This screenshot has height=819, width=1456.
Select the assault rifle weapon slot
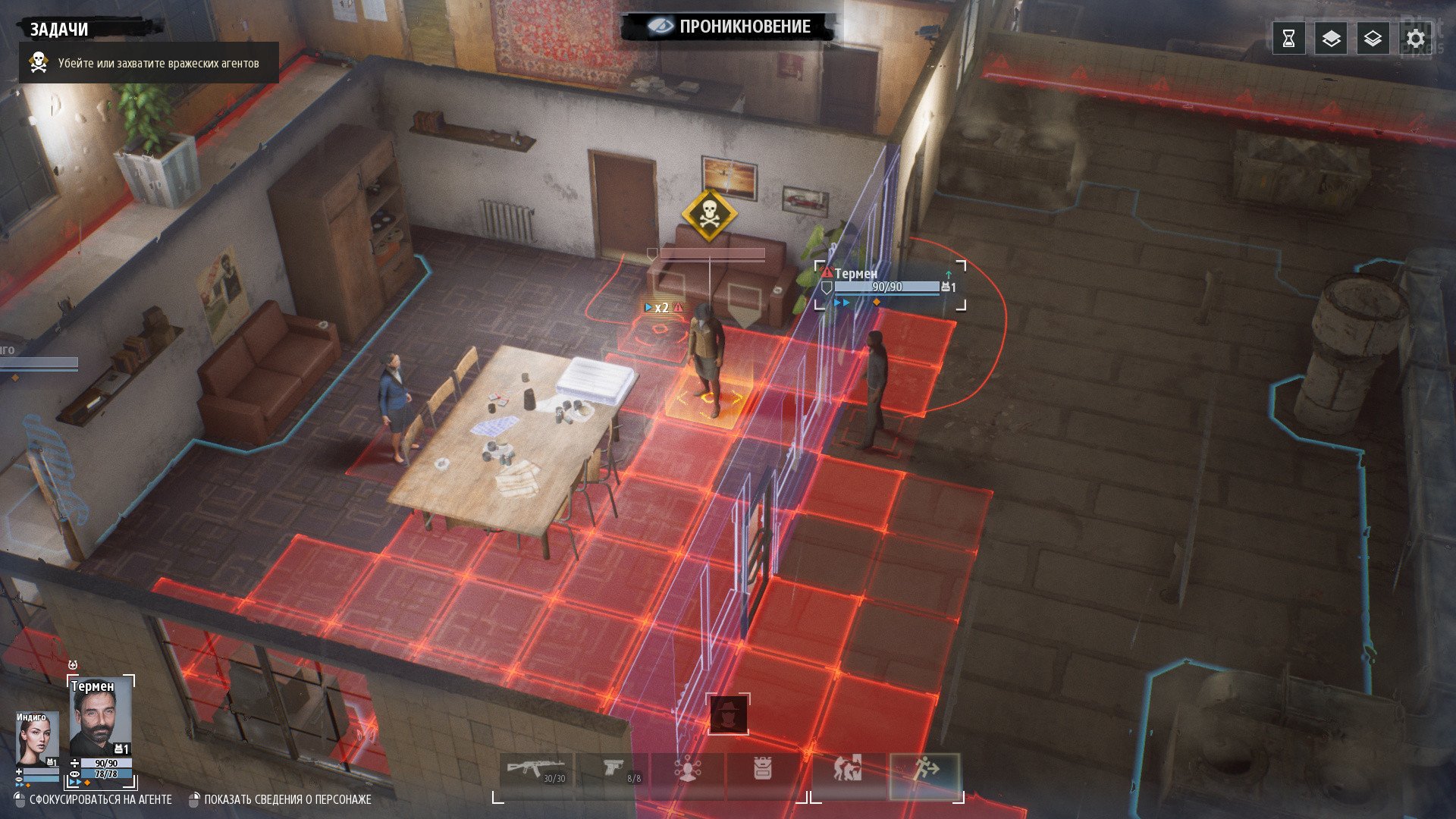(x=536, y=771)
